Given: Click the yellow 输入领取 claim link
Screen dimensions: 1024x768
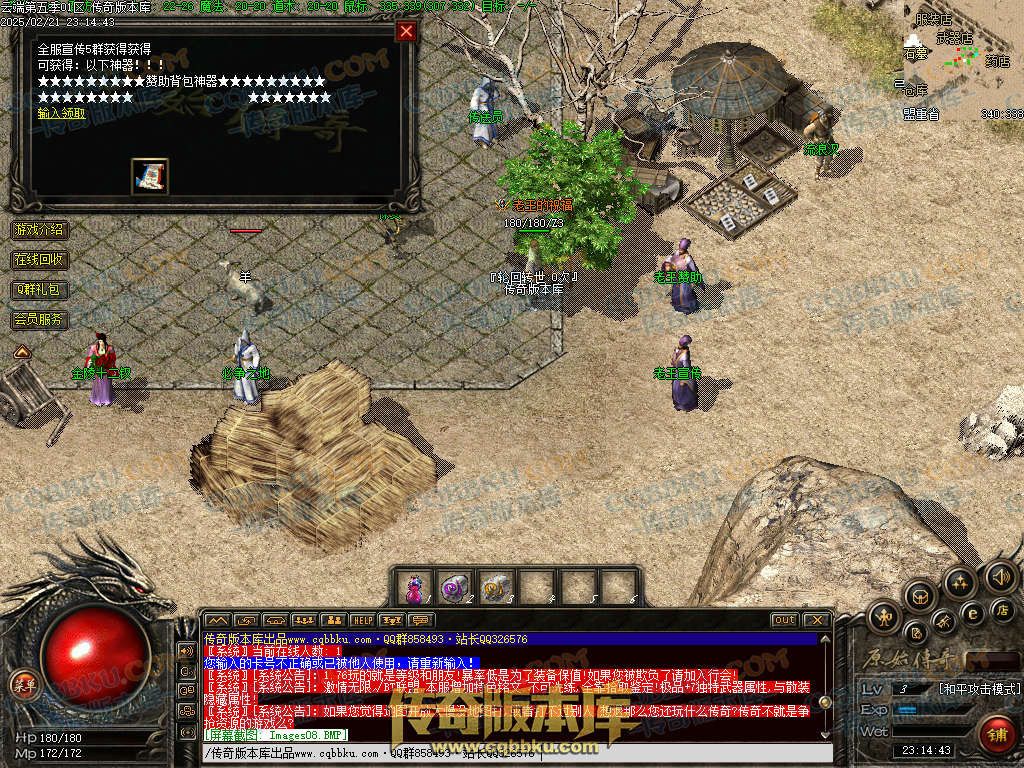Looking at the screenshot, I should coord(61,113).
